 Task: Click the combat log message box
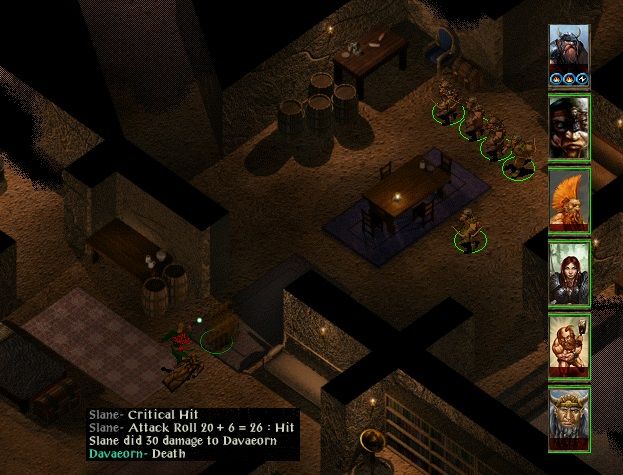point(191,434)
